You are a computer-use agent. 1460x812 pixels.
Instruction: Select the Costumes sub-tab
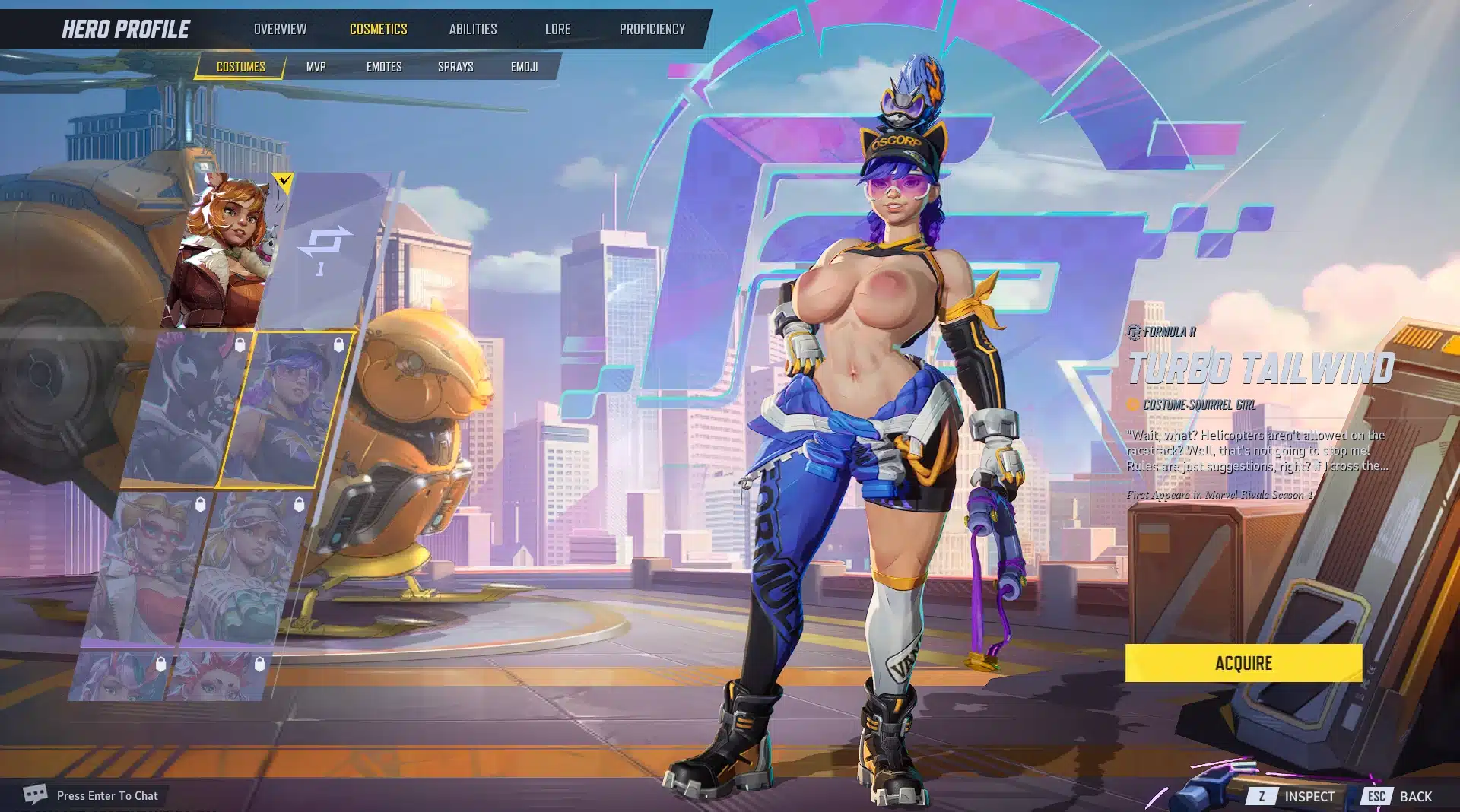(x=240, y=67)
